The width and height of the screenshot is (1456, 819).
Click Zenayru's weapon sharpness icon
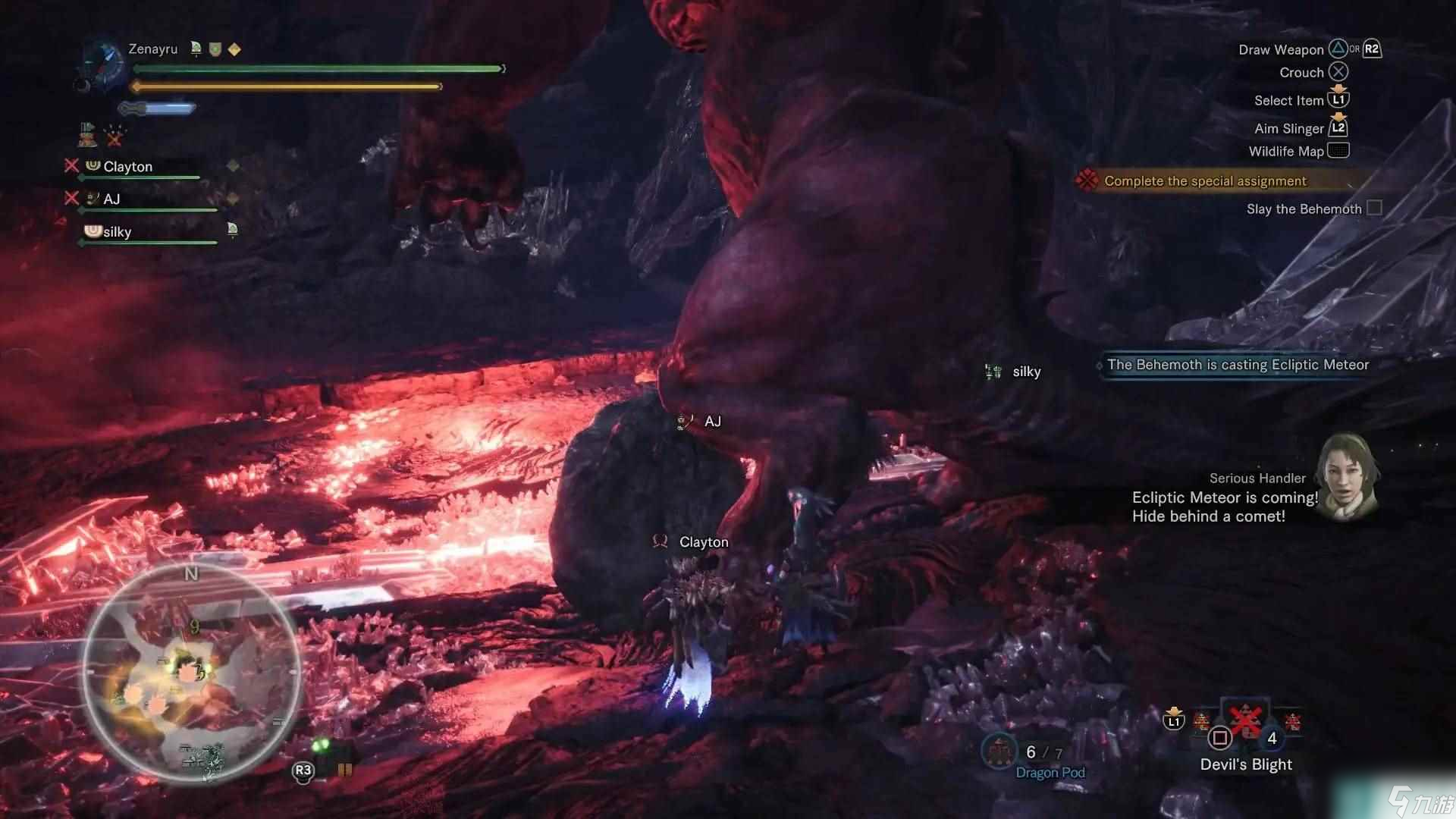pos(158,108)
